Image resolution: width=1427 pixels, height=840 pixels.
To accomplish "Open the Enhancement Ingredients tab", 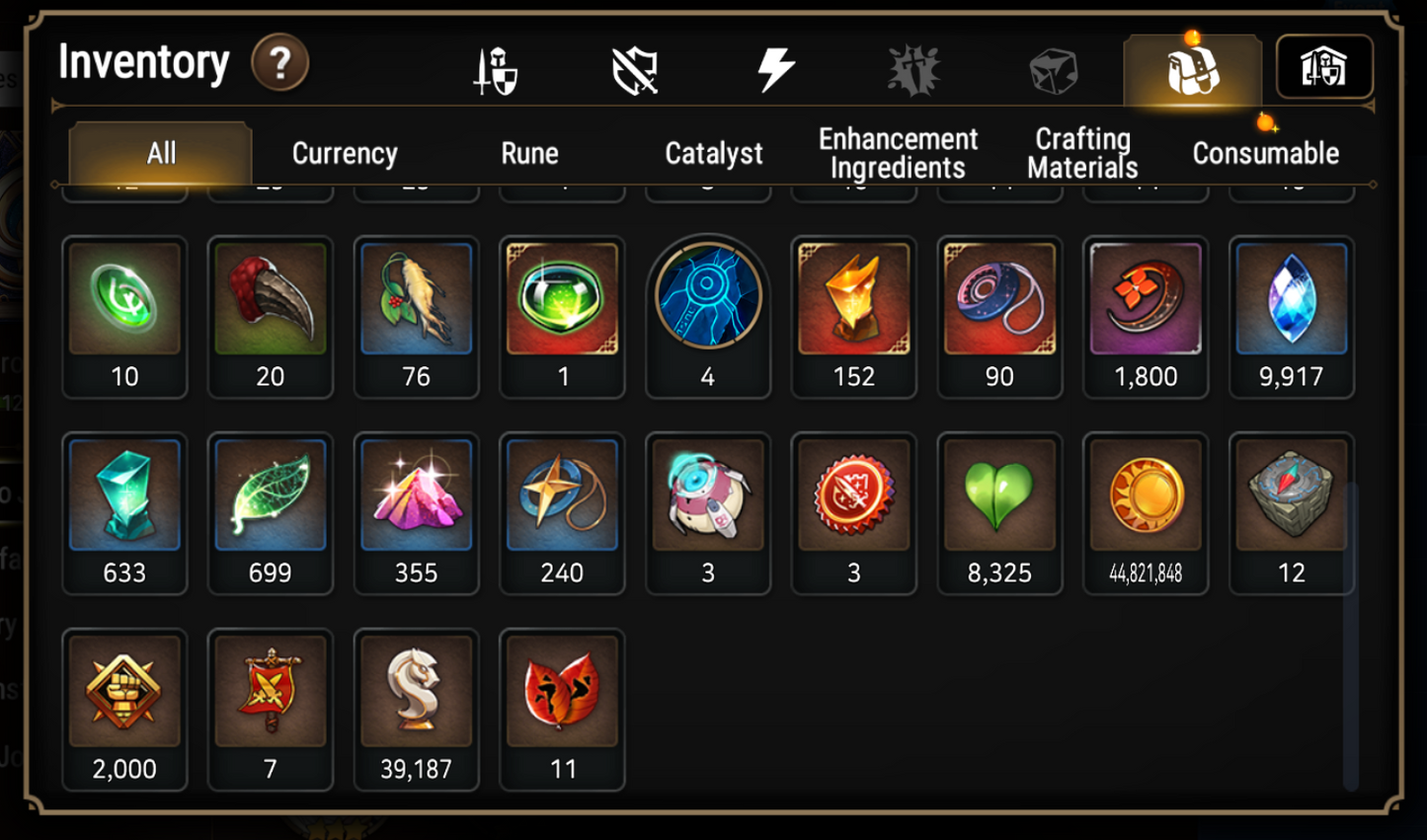I will pyautogui.click(x=897, y=153).
